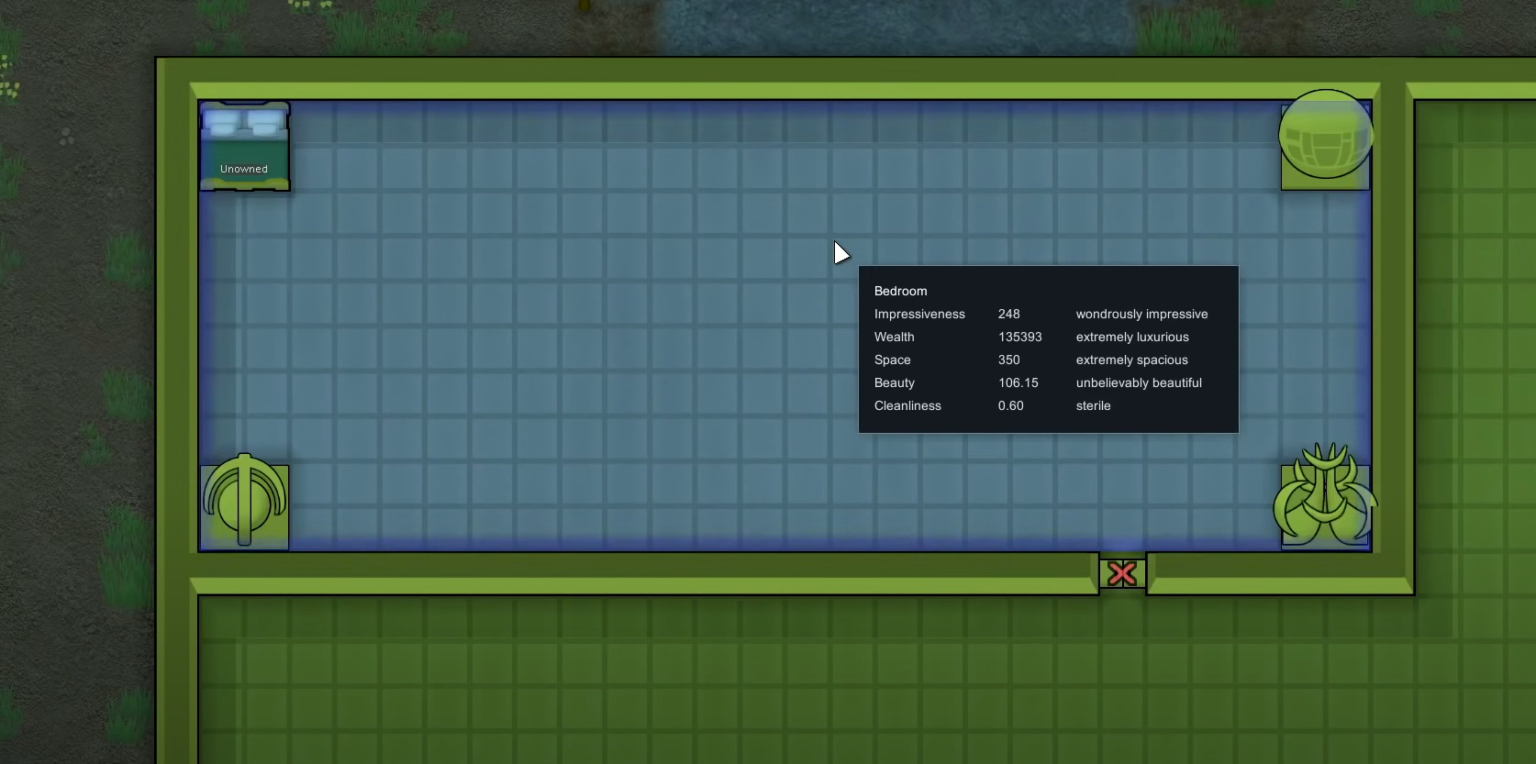Click the base of the bottom-right statue
The width and height of the screenshot is (1536, 764).
[x=1324, y=540]
